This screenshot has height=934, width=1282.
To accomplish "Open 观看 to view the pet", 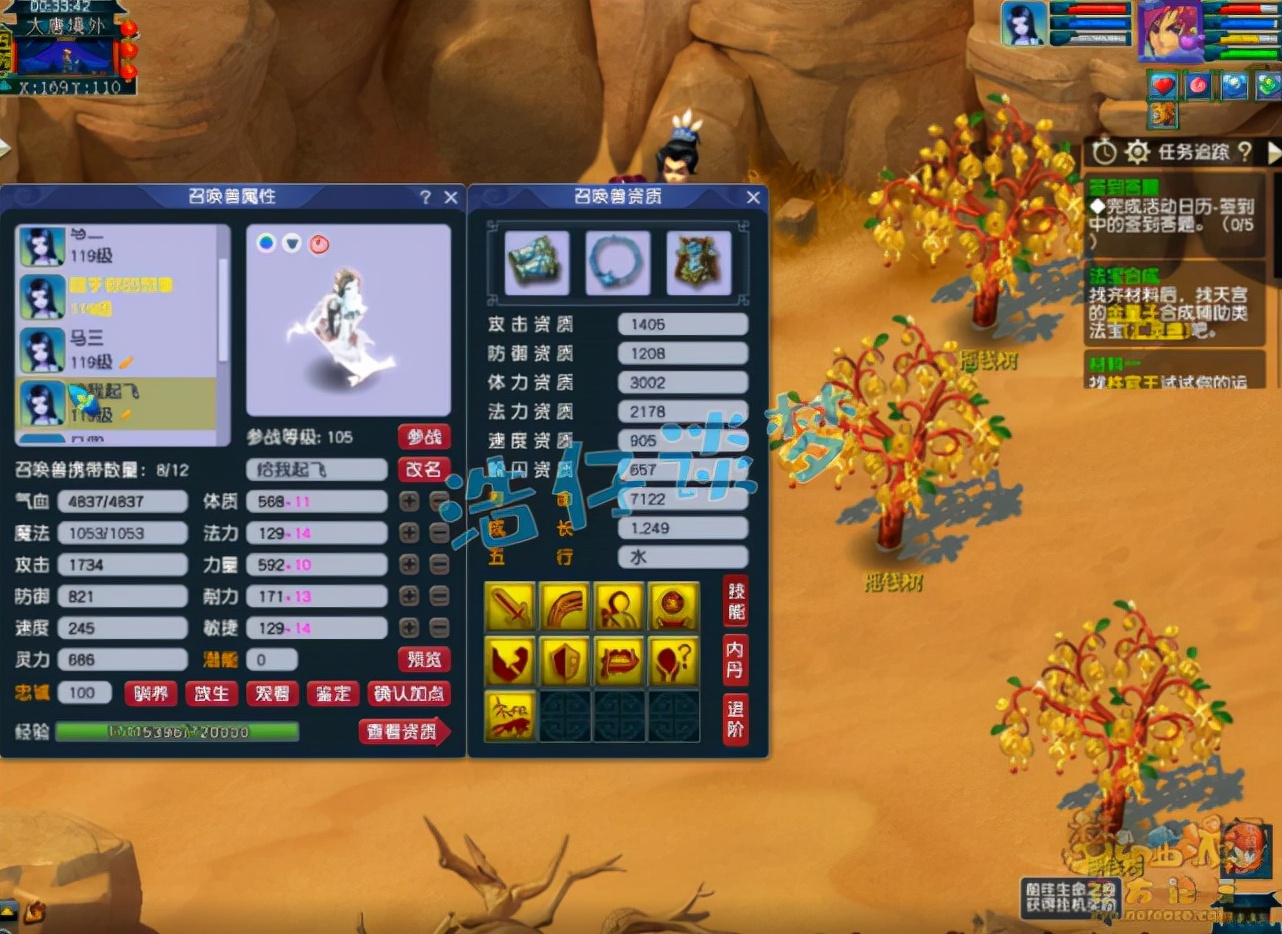I will (272, 693).
